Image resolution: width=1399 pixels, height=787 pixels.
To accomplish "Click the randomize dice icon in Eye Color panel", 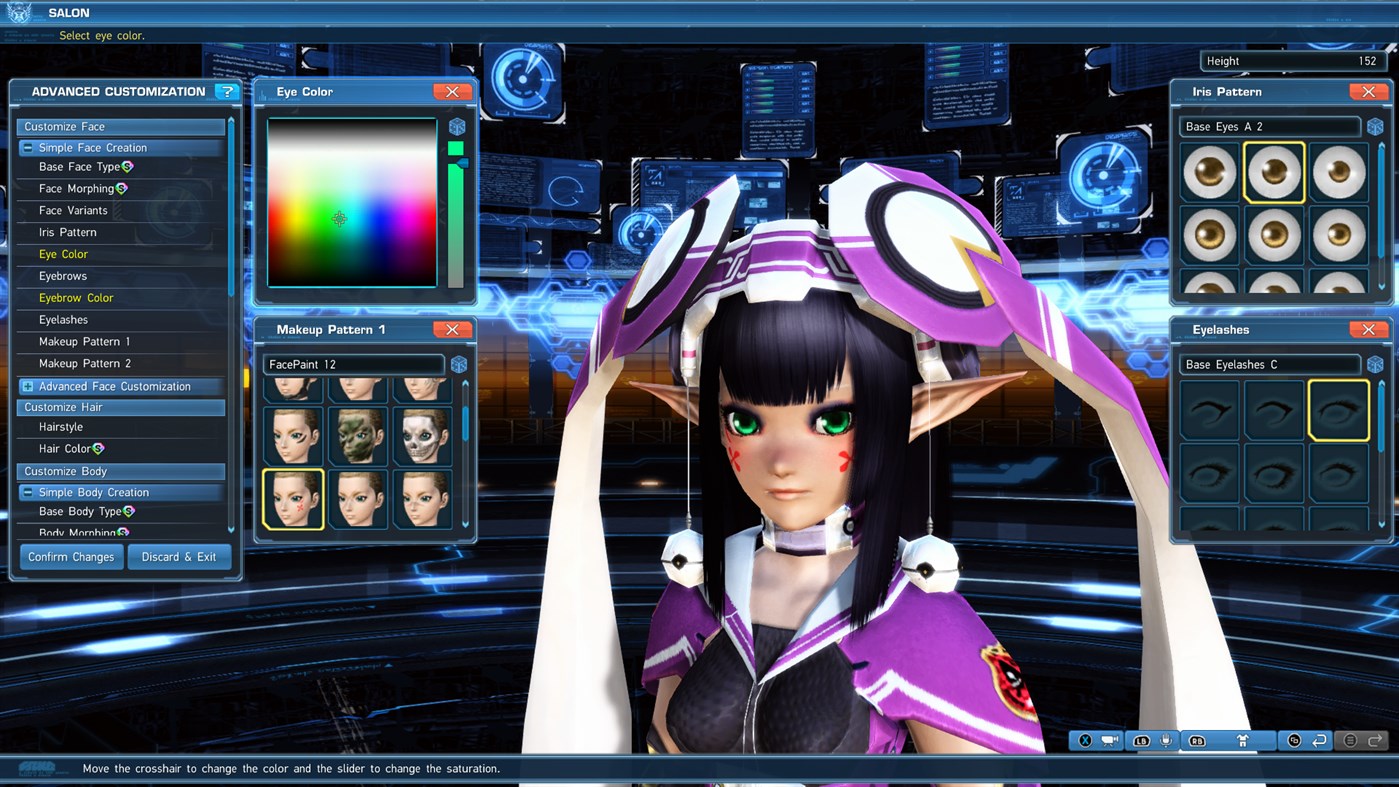I will click(x=458, y=125).
